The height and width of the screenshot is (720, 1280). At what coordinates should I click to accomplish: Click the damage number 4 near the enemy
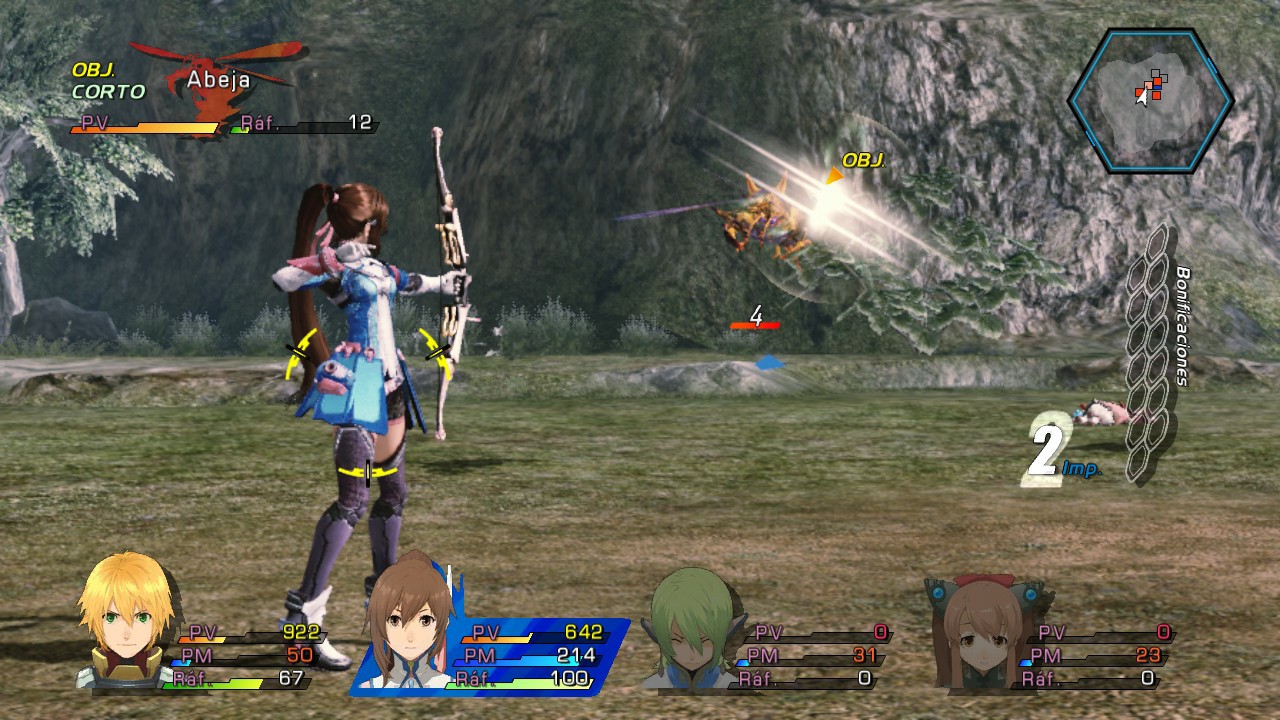(756, 316)
